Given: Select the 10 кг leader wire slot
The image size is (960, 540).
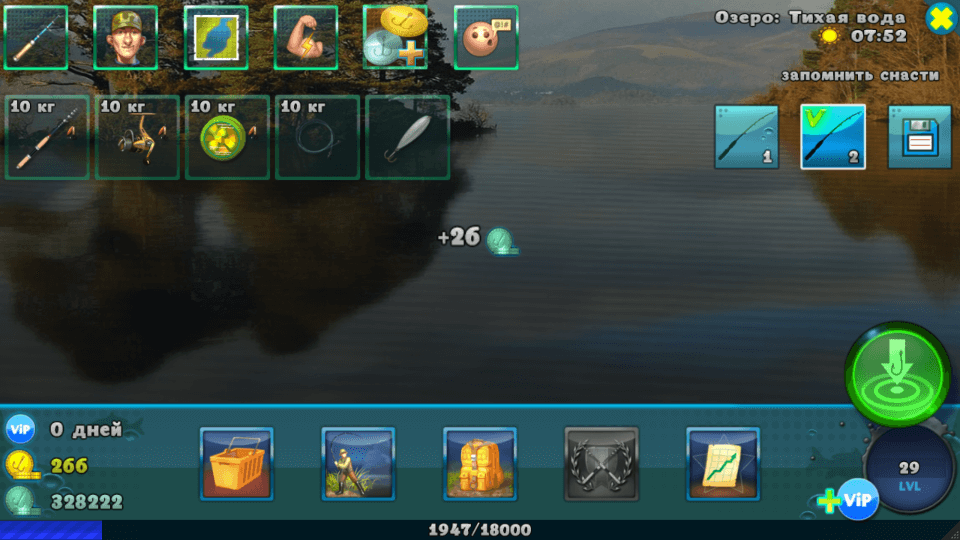Looking at the screenshot, I should (x=317, y=137).
